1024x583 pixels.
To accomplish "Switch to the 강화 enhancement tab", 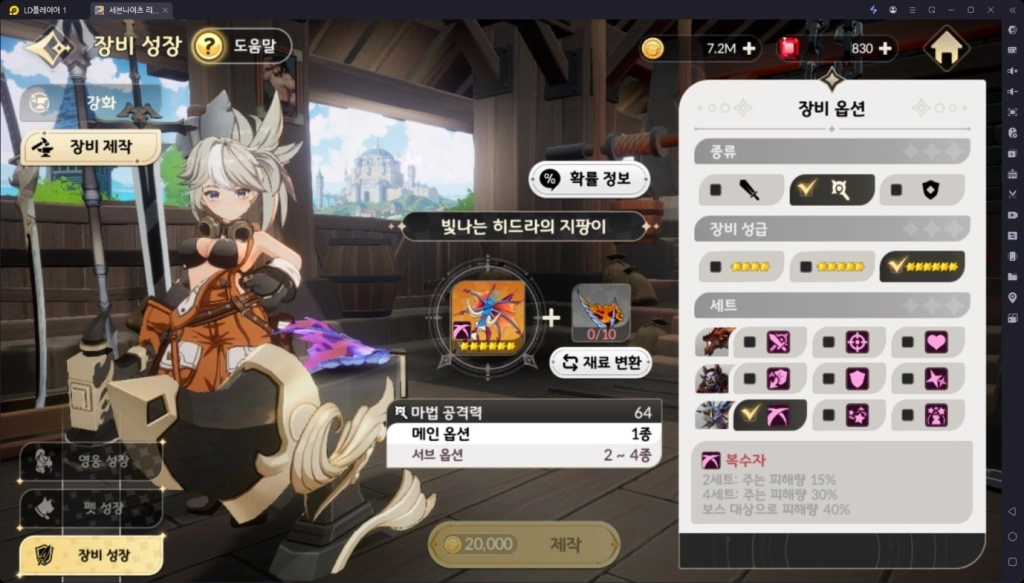I will [92, 102].
